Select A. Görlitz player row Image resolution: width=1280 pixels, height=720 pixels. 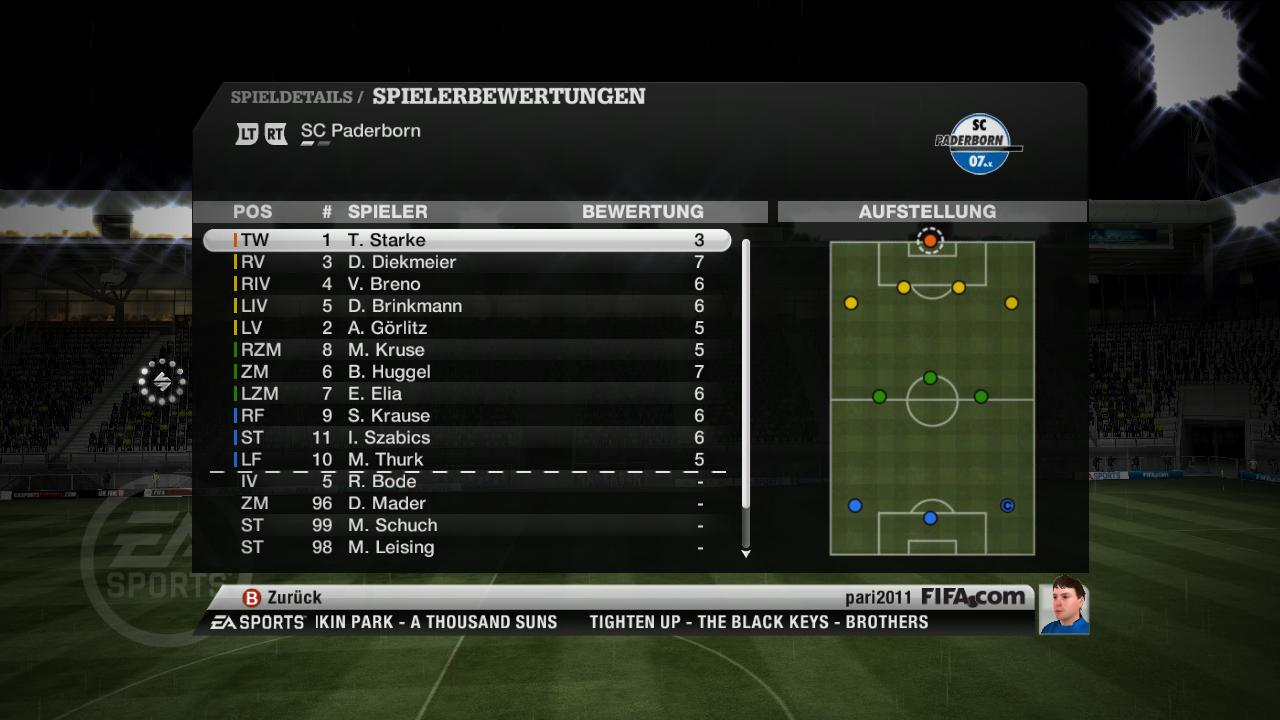coord(467,328)
